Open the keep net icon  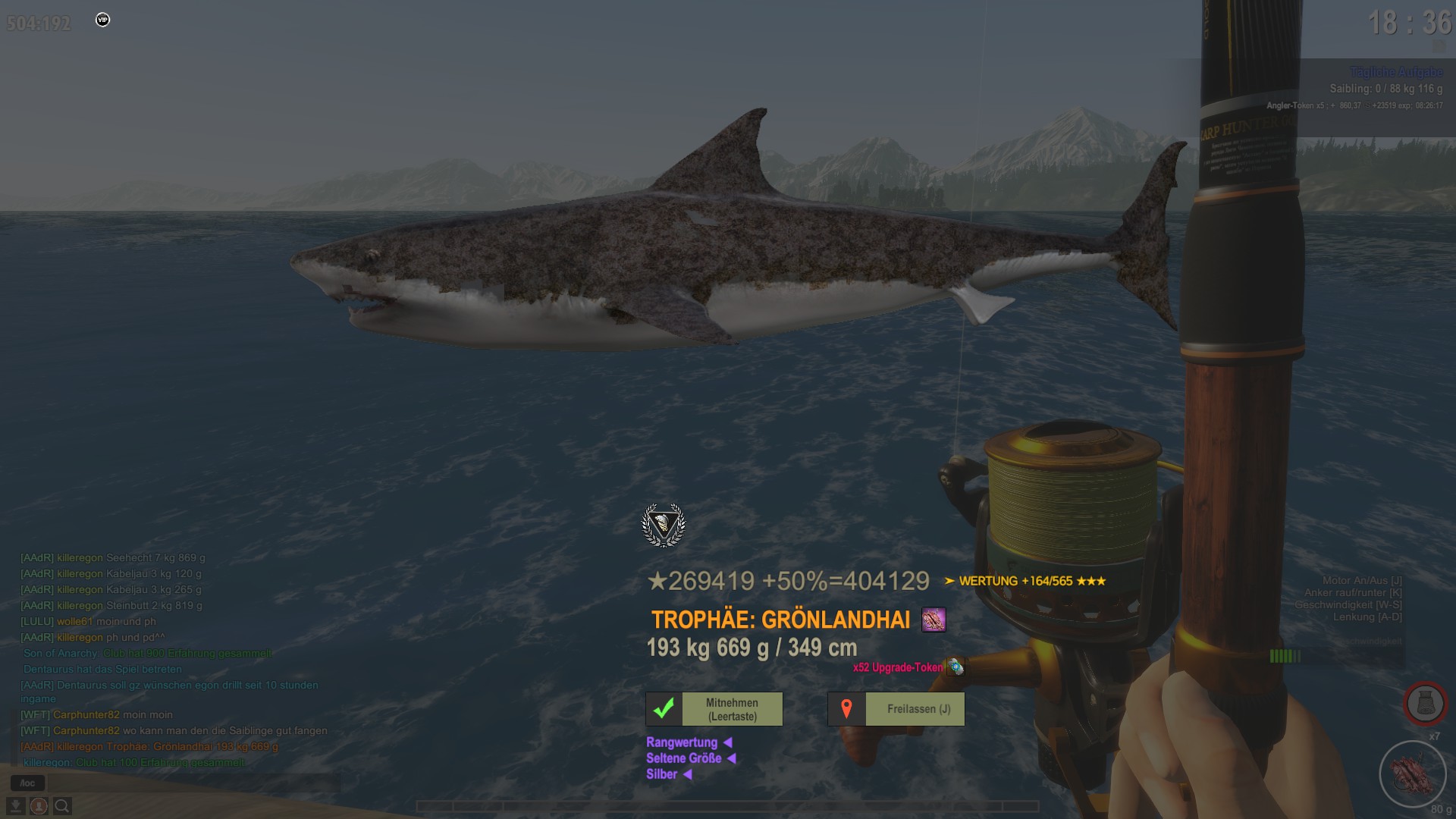click(1425, 704)
